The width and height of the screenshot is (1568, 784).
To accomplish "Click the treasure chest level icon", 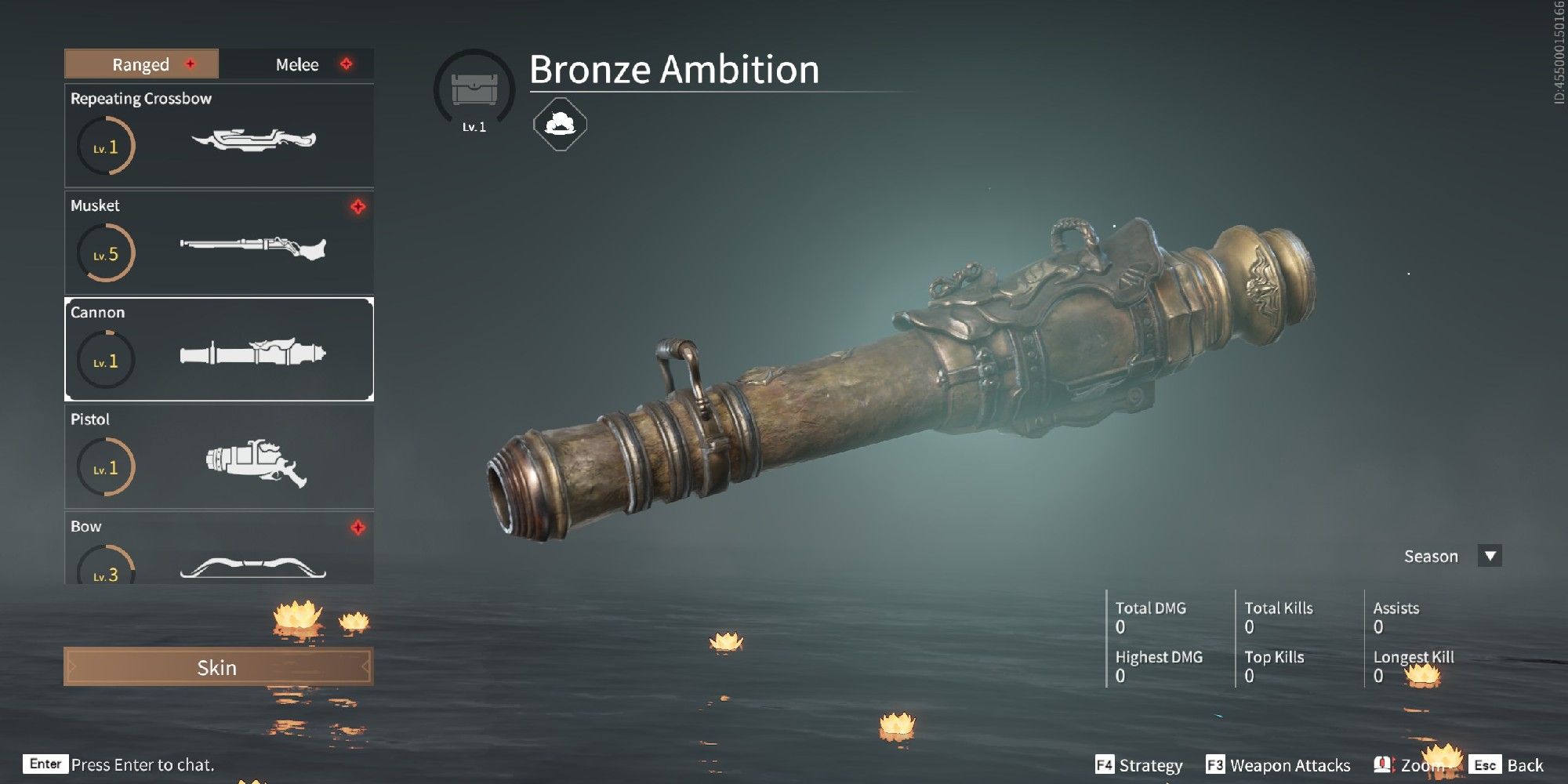I will coord(474,90).
